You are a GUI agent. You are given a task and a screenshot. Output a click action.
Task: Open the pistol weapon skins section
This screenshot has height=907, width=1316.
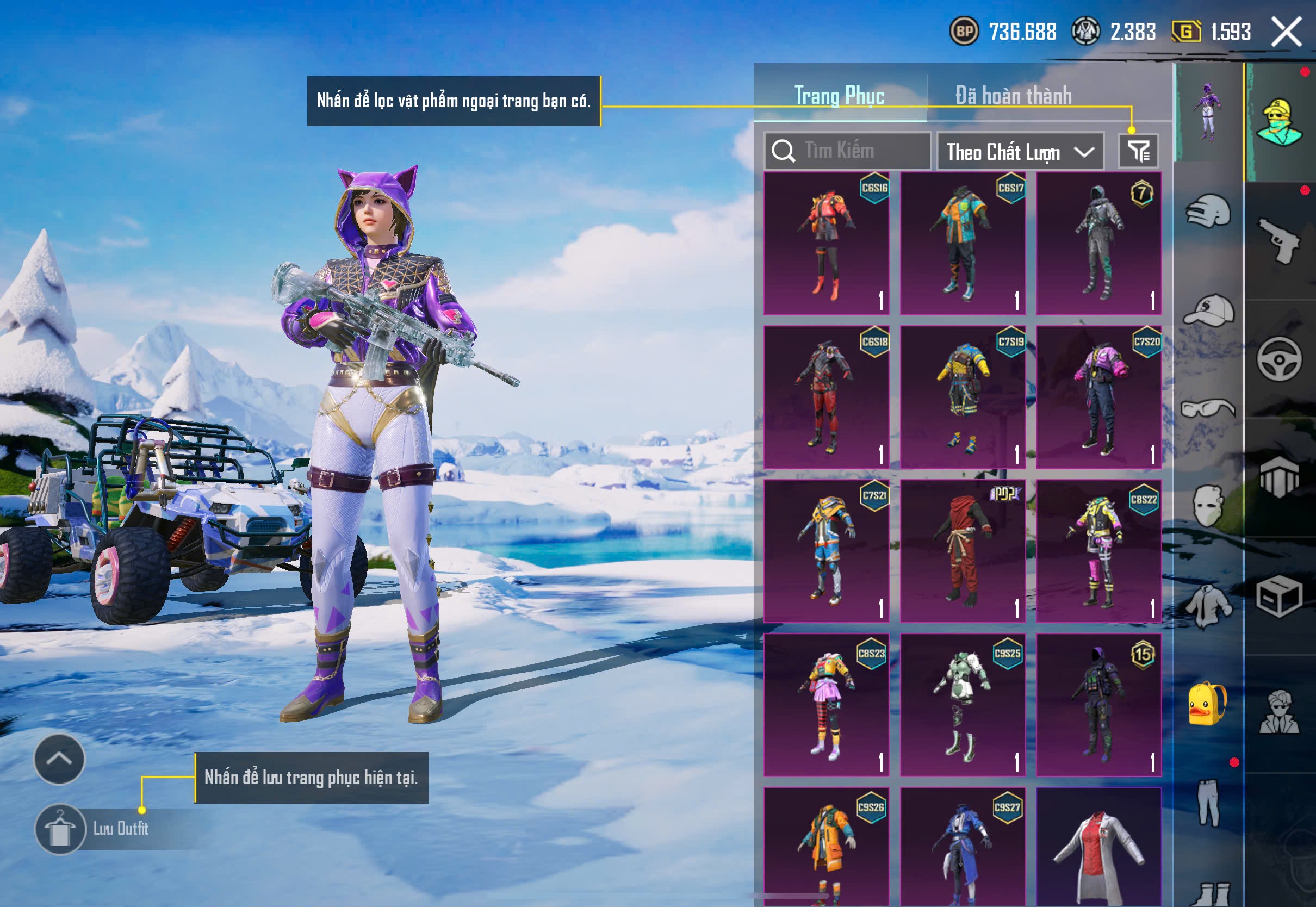[x=1280, y=240]
